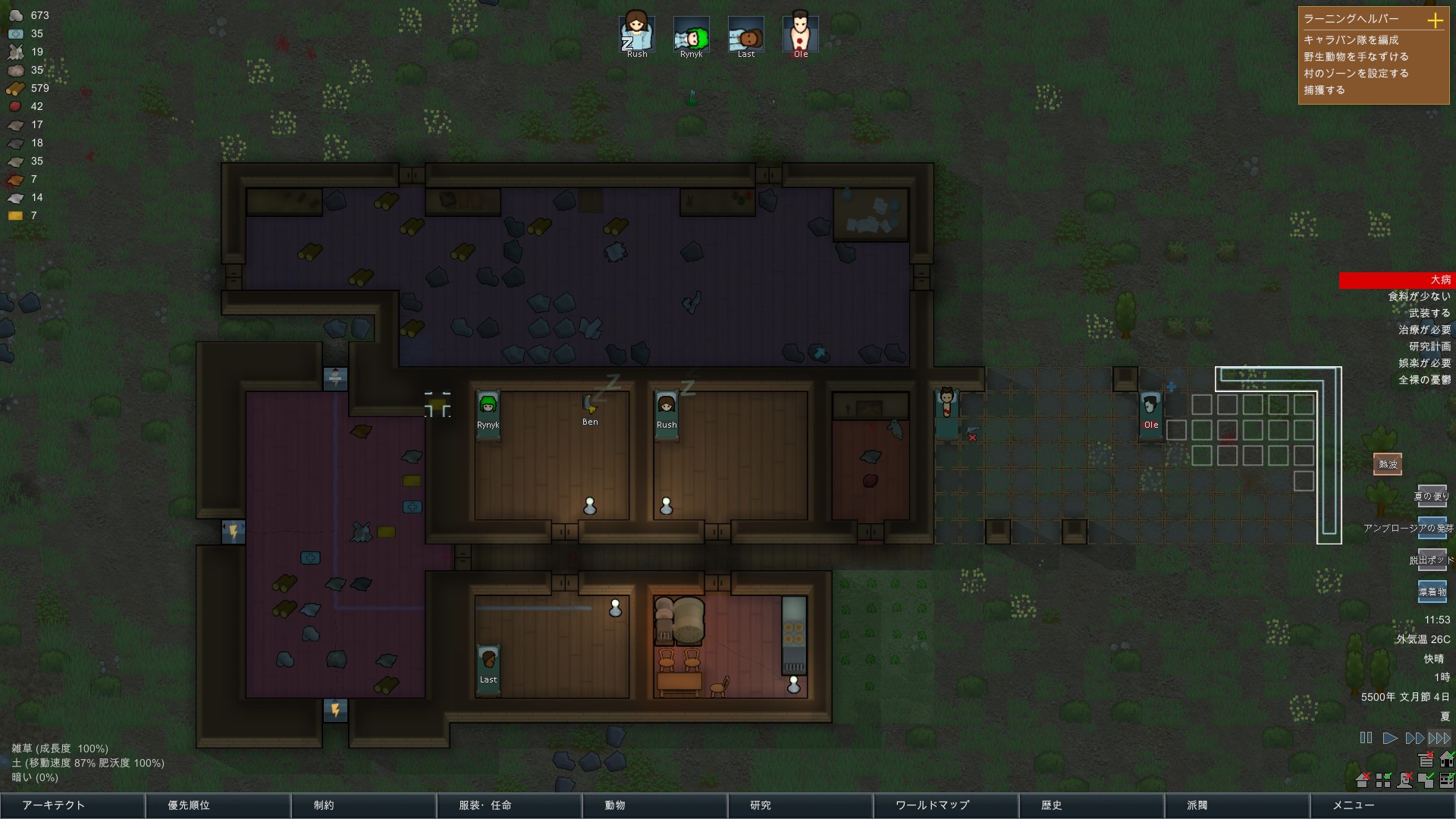Select the wood resource icon showing 579
1456x819 pixels.
[15, 87]
